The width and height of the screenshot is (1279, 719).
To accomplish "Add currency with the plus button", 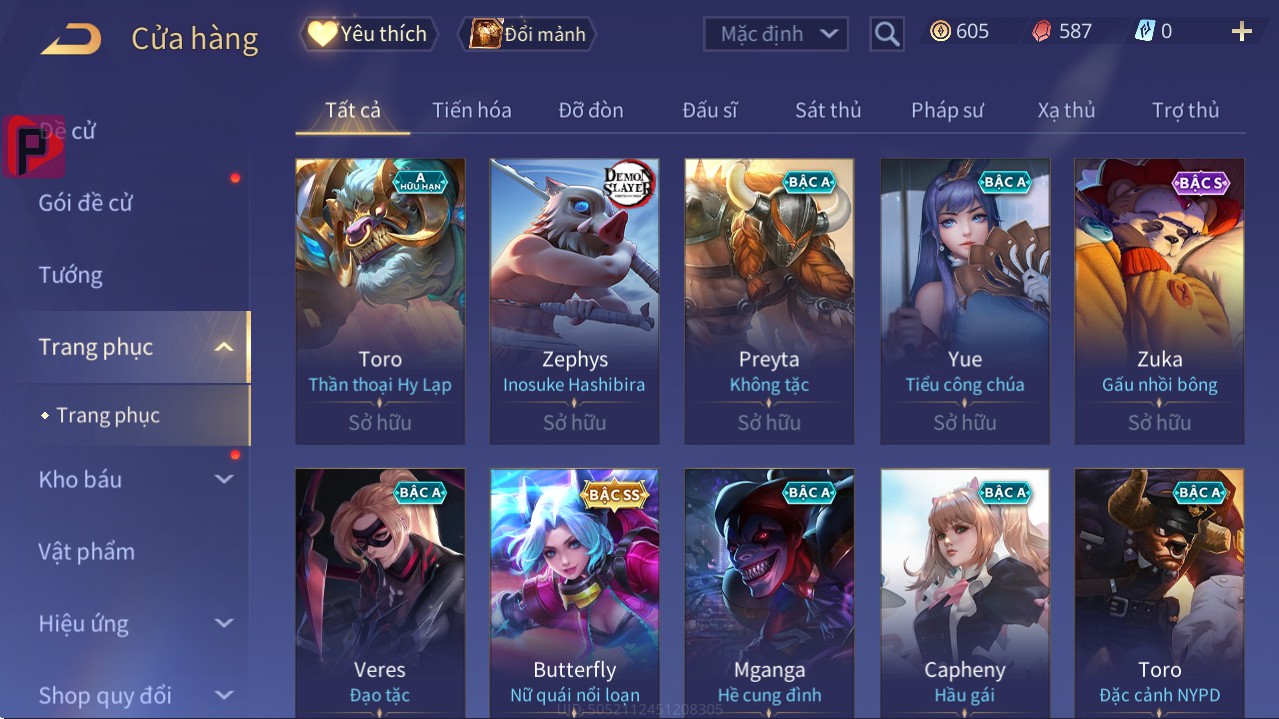I will click(x=1241, y=32).
